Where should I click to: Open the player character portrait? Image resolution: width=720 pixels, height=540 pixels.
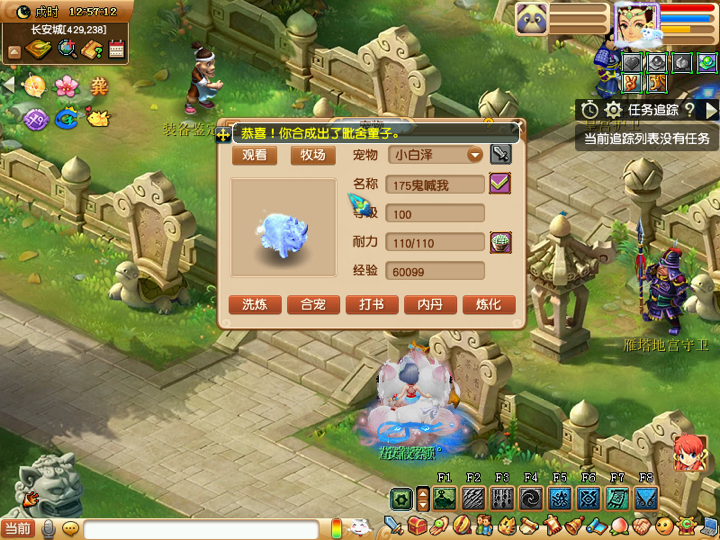point(634,24)
